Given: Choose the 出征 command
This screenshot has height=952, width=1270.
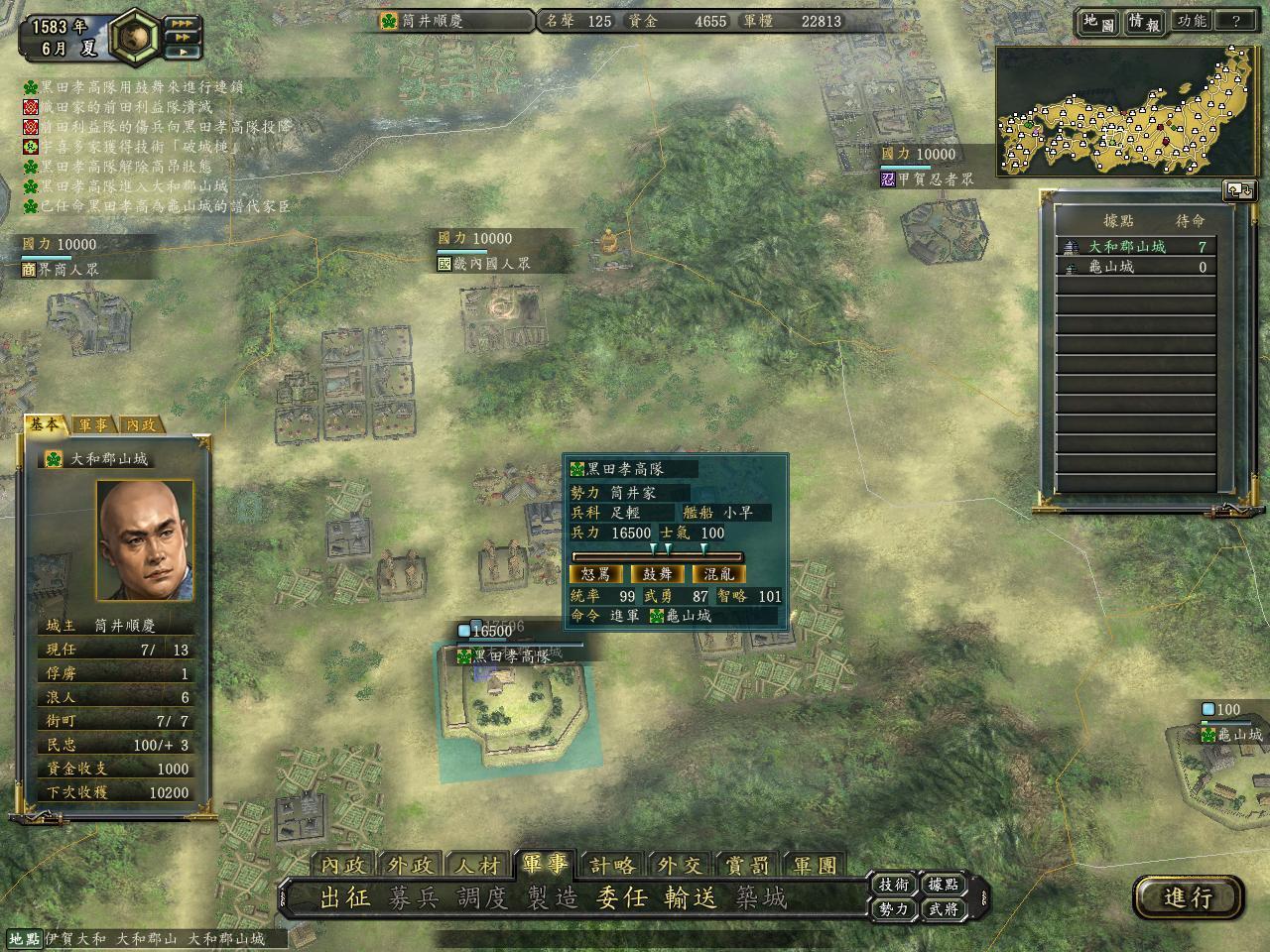Looking at the screenshot, I should [345, 898].
